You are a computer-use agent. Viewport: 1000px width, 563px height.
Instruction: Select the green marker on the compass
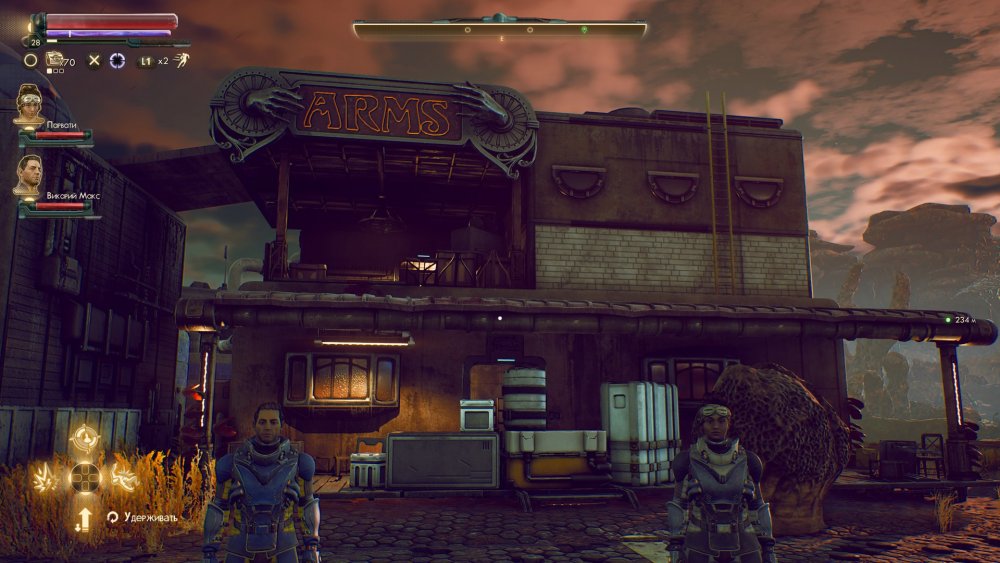click(585, 30)
